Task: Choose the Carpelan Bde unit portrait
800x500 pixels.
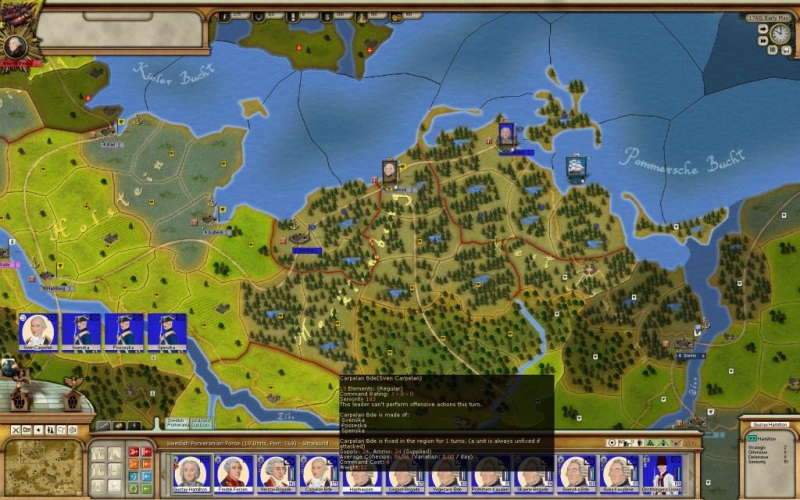Action: [x=319, y=471]
